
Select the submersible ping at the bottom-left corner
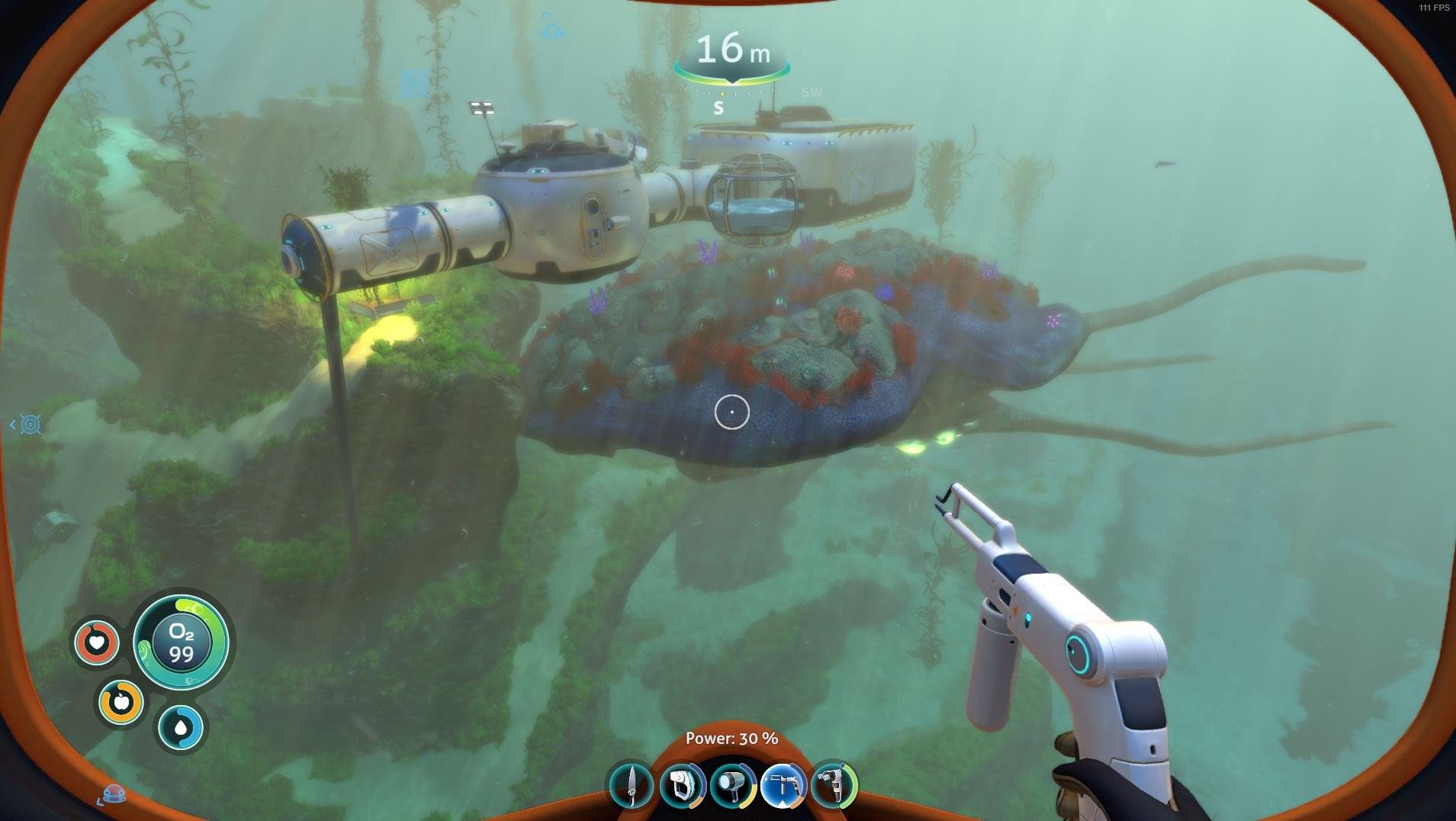[114, 794]
